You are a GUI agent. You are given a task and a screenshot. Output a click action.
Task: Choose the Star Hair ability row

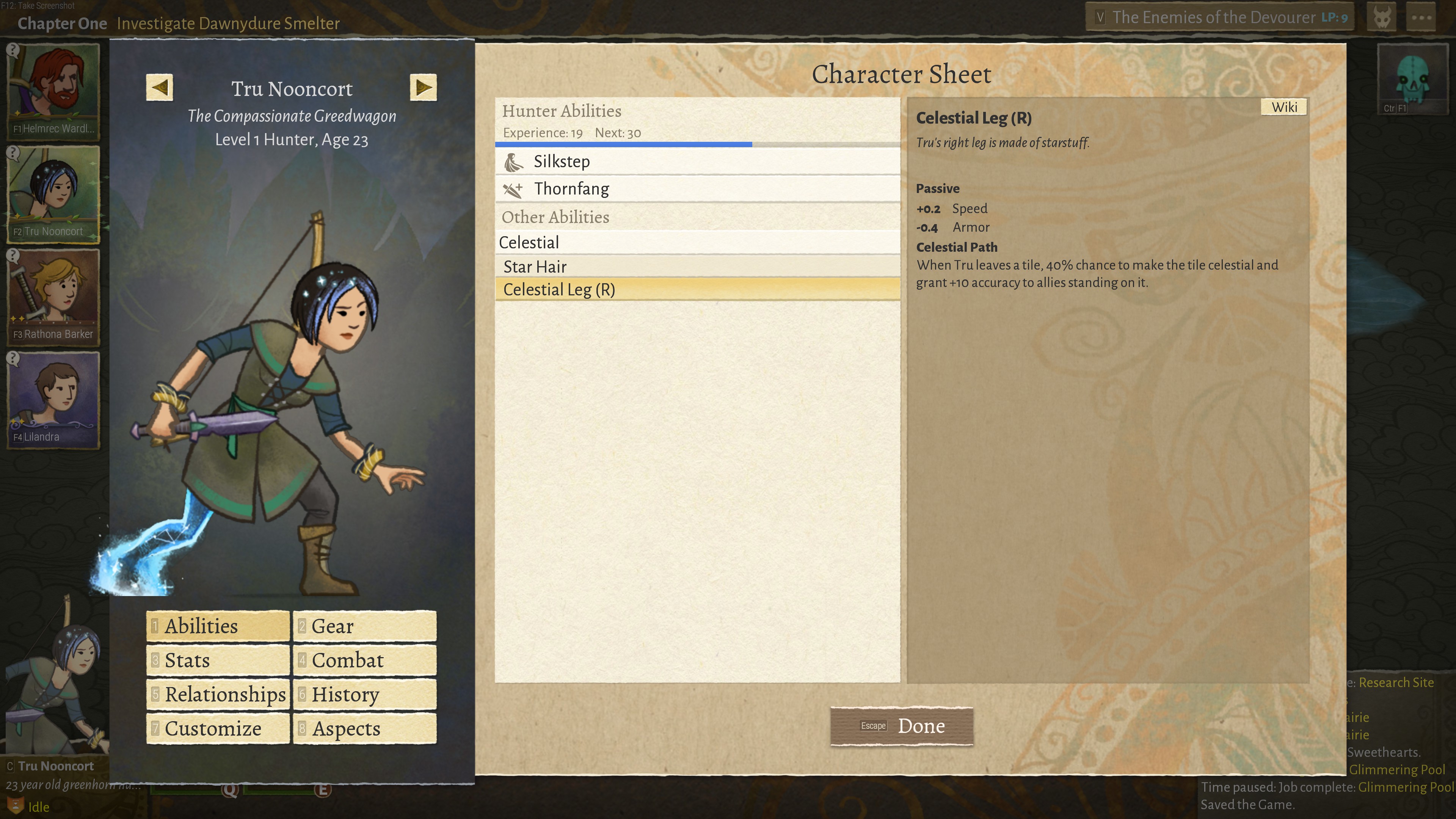pyautogui.click(x=697, y=266)
